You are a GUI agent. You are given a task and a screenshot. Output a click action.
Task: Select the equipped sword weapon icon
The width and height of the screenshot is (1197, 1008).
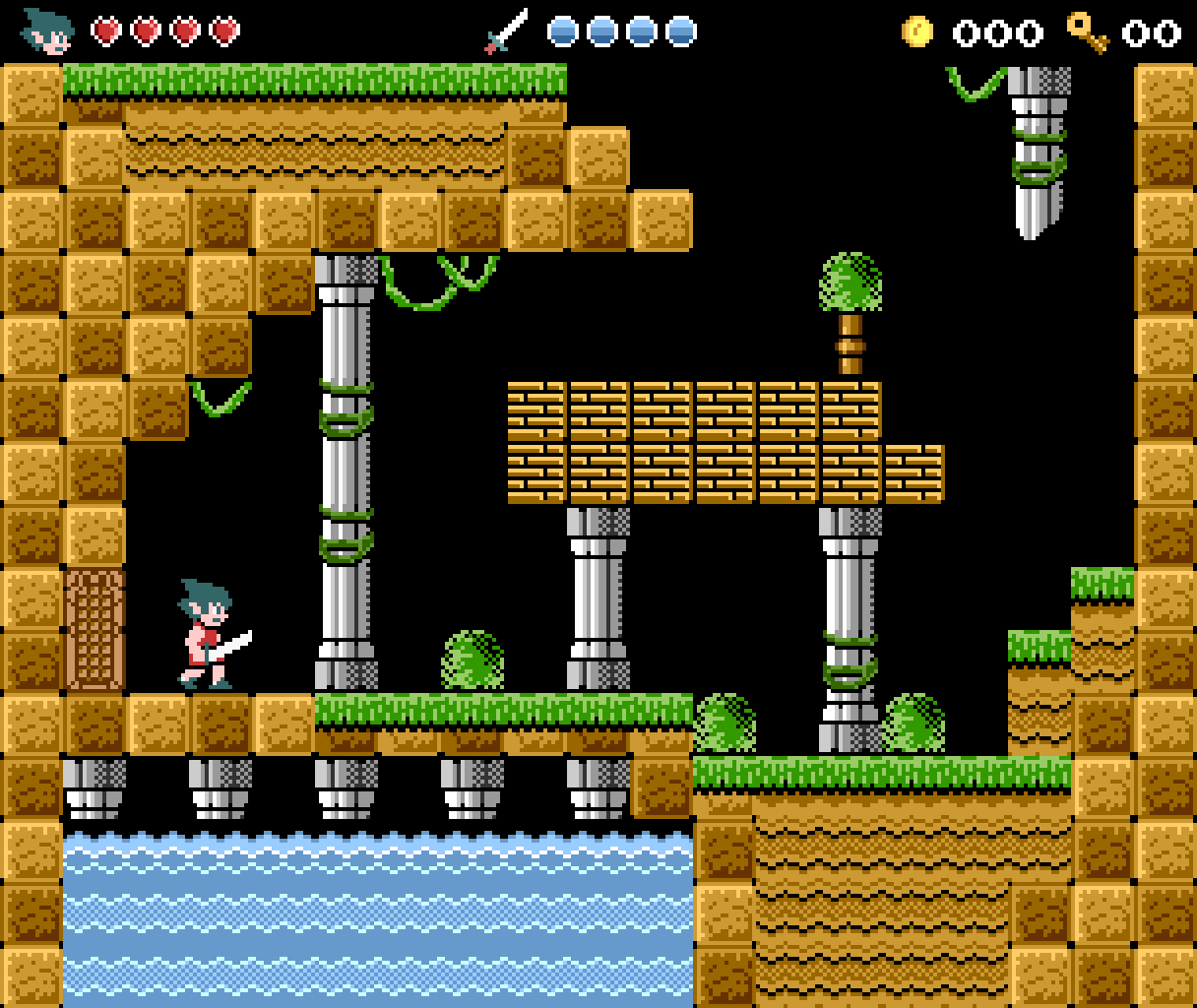pos(506,31)
